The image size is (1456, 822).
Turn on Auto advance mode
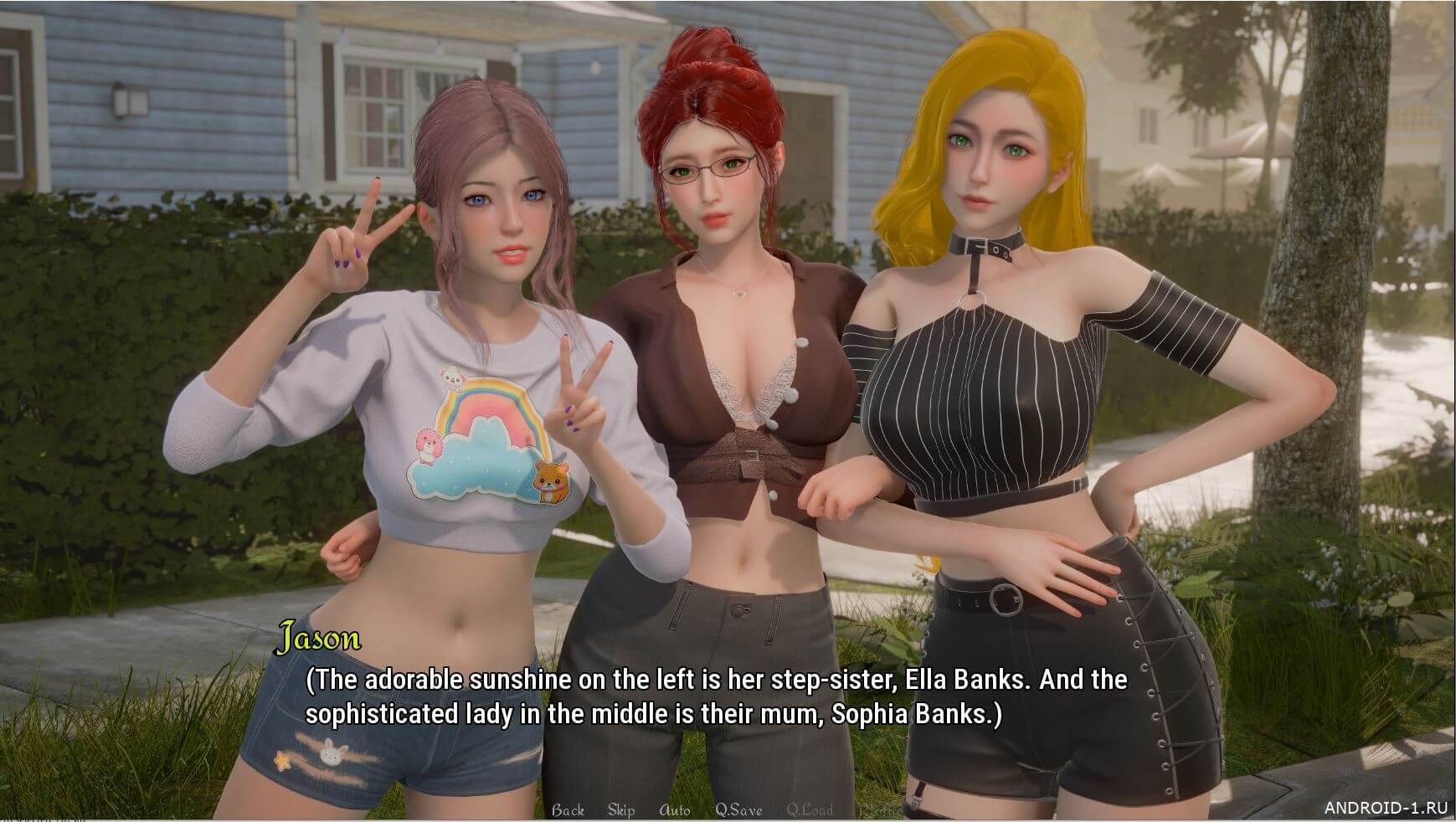(x=675, y=809)
